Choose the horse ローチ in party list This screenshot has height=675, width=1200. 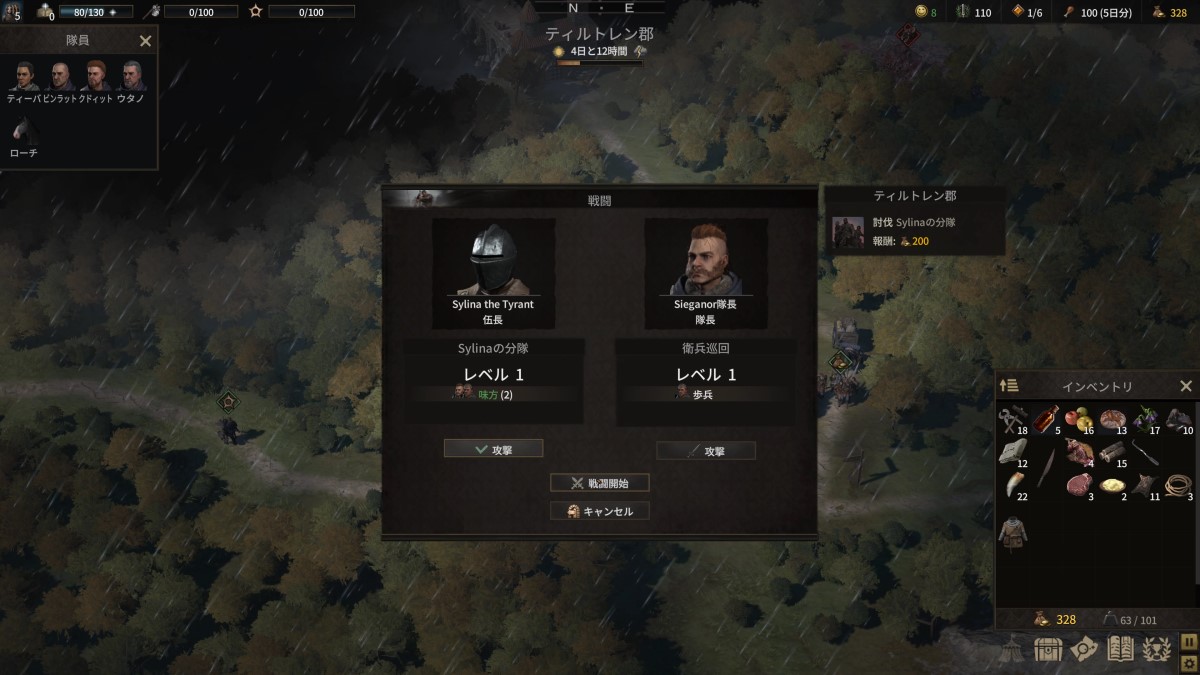[x=23, y=130]
